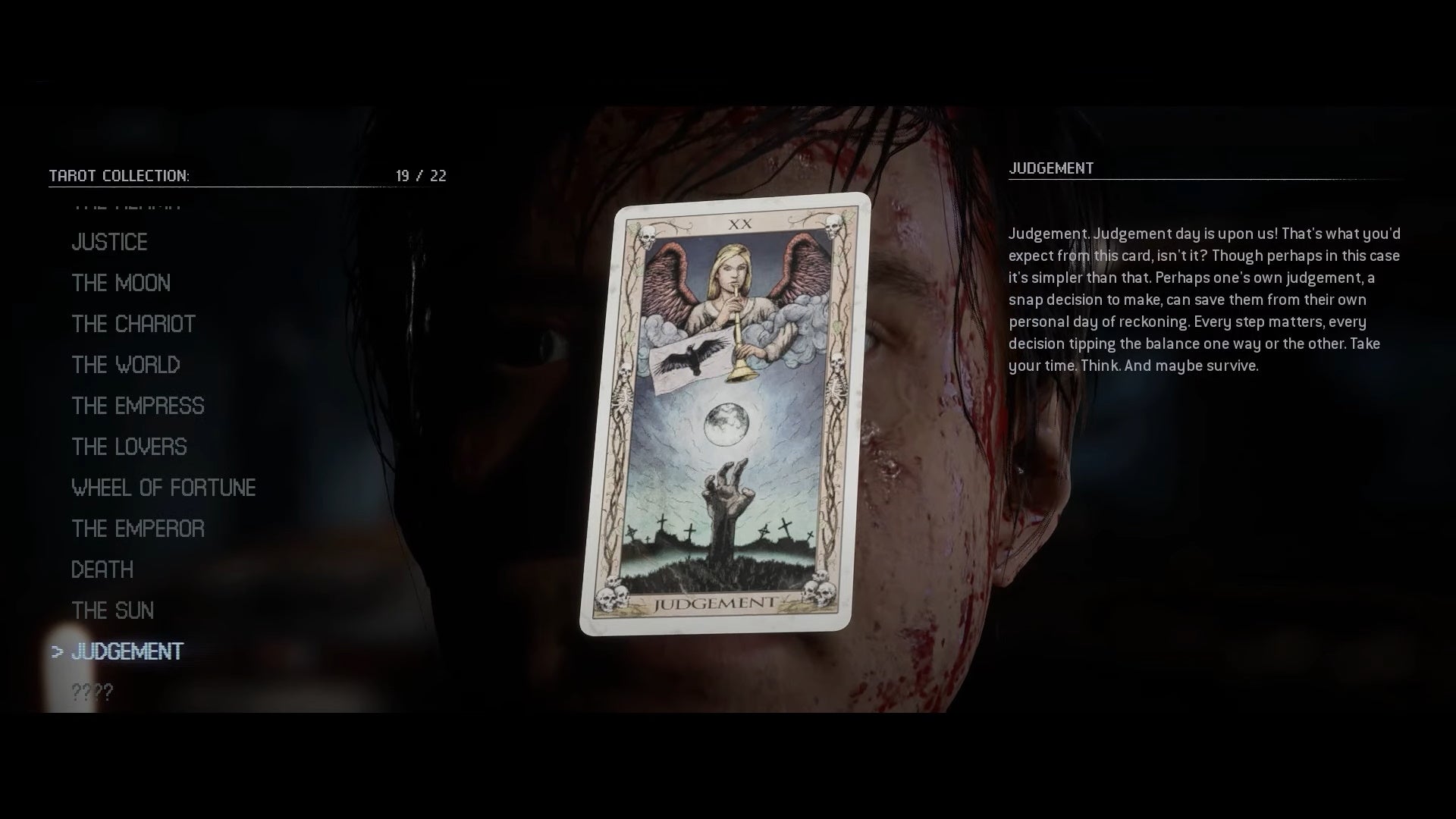Select THE EMPRESS from the list

point(137,406)
